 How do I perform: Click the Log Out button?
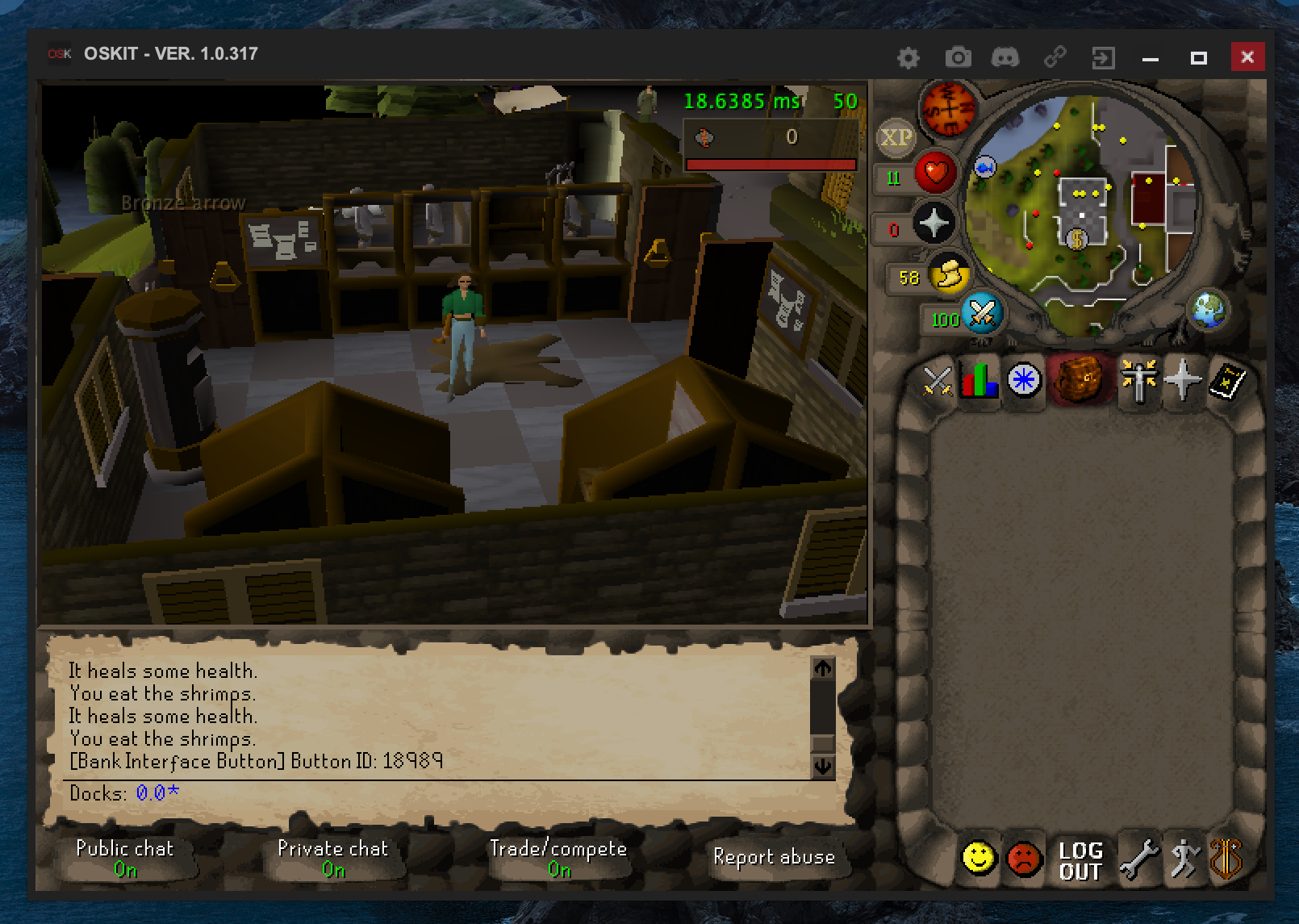1079,858
